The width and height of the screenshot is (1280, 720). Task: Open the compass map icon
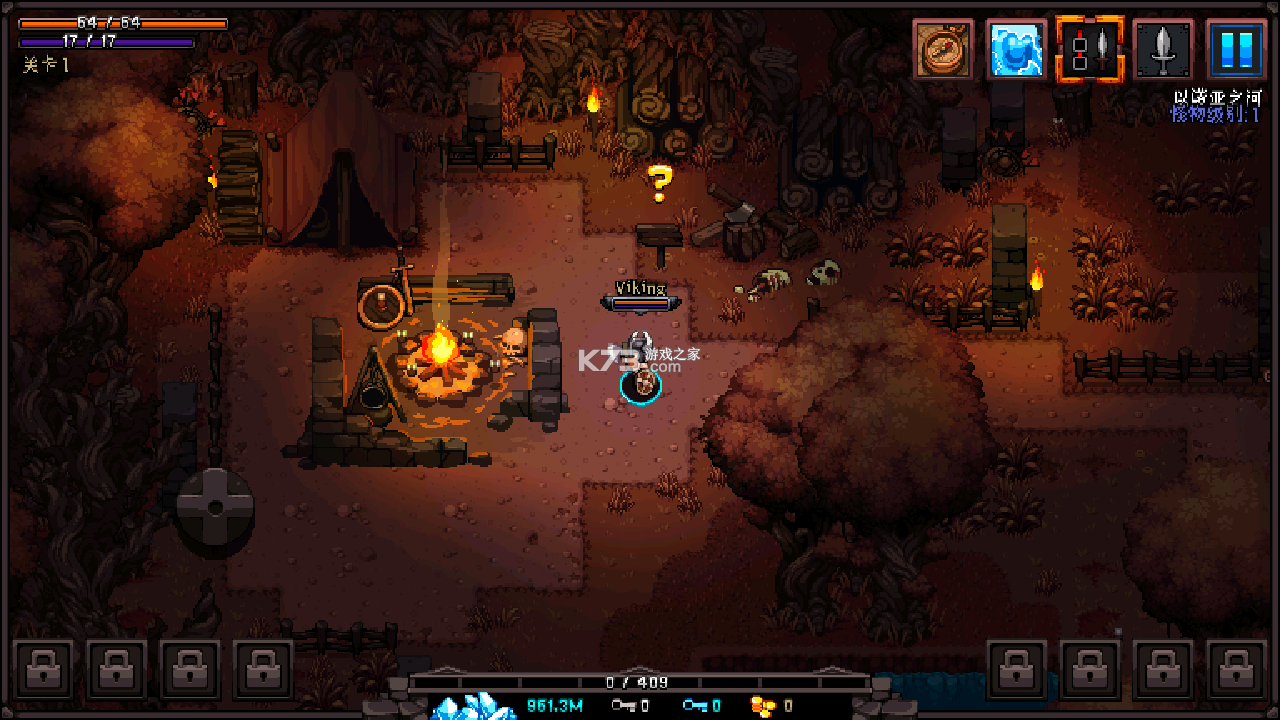942,49
